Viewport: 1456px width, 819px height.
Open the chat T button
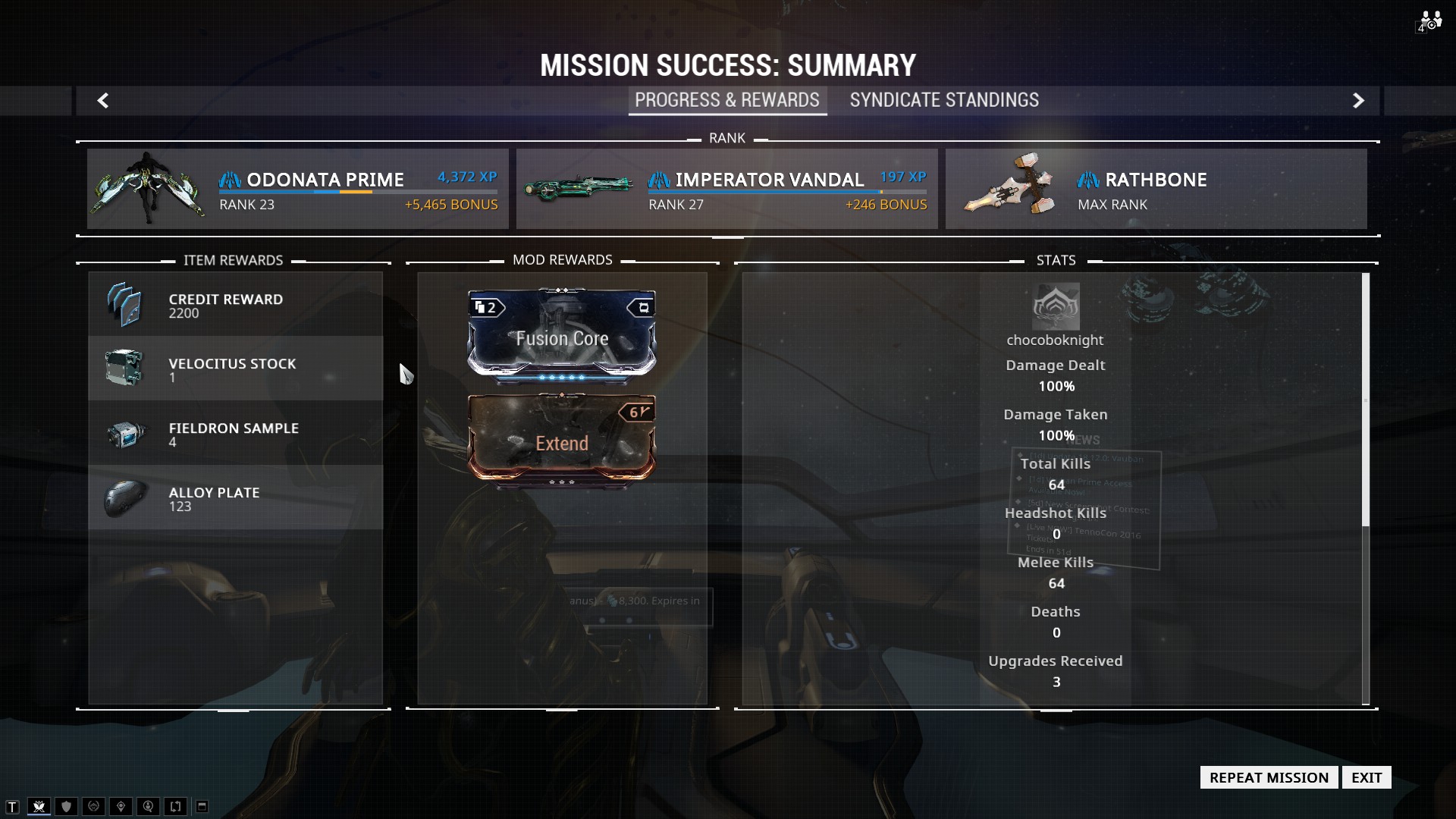[x=12, y=806]
